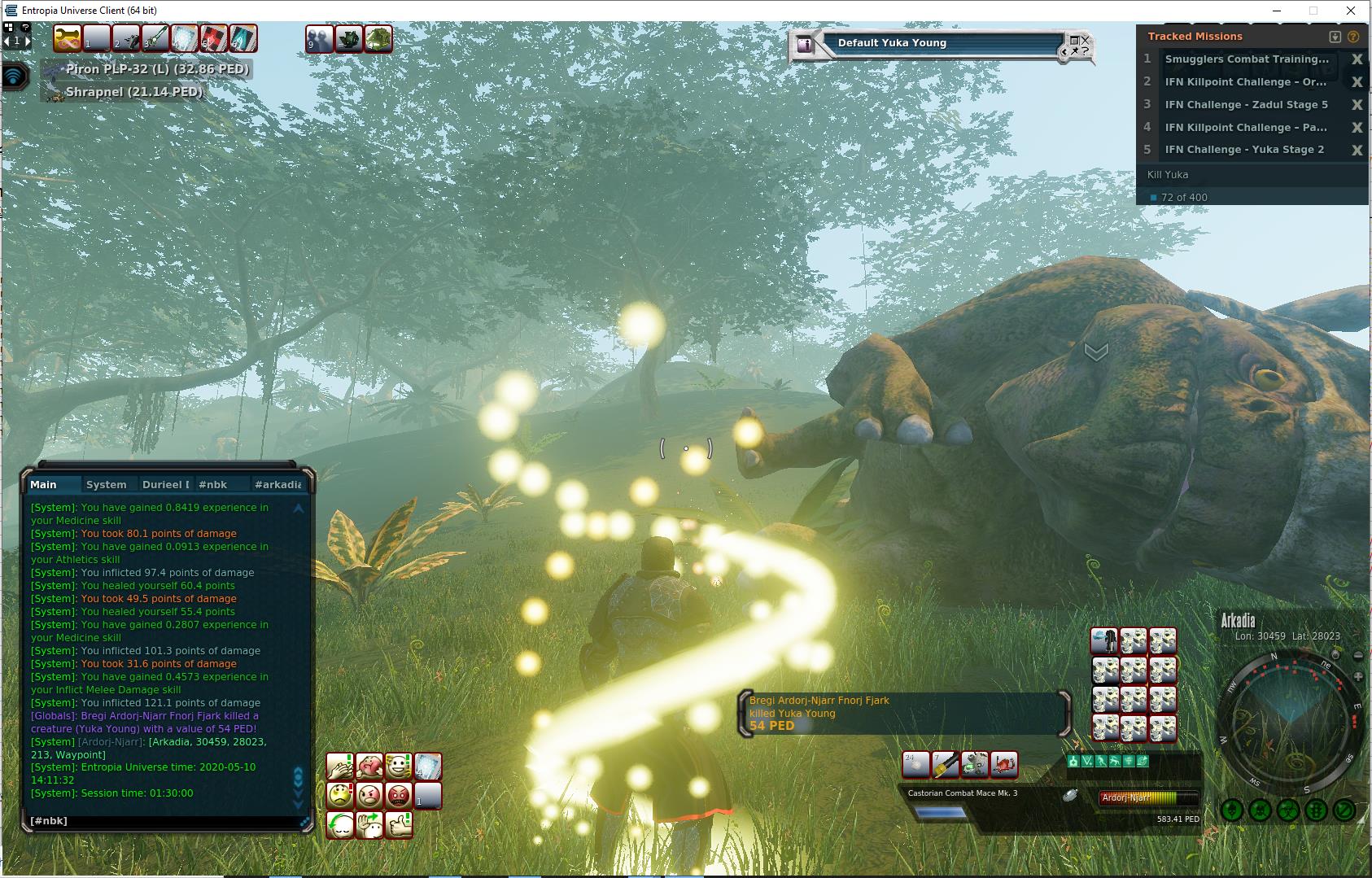Open the tracked missions help icon
Viewport: 1372px width, 878px height.
(1353, 37)
